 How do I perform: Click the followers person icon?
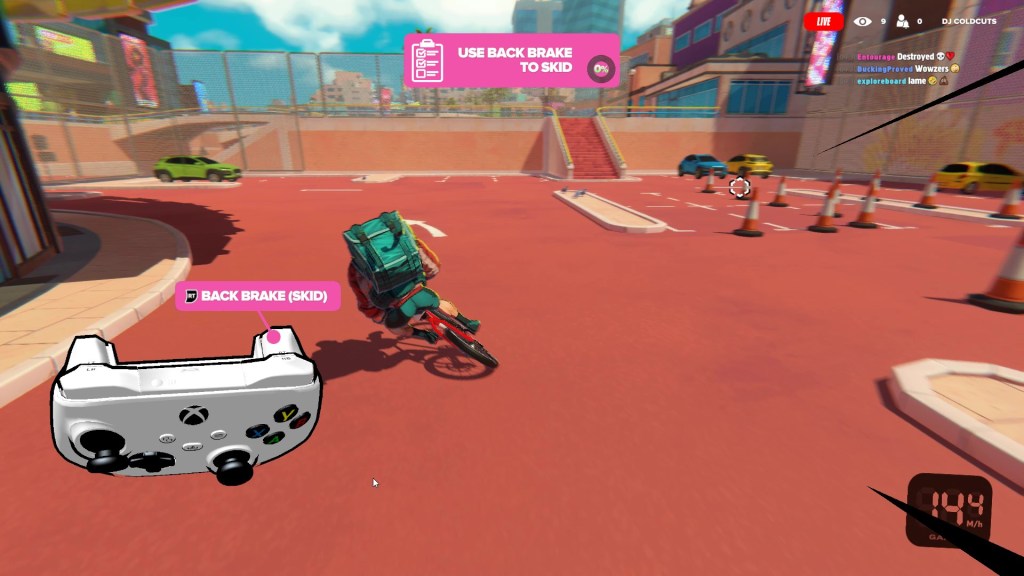tap(903, 21)
